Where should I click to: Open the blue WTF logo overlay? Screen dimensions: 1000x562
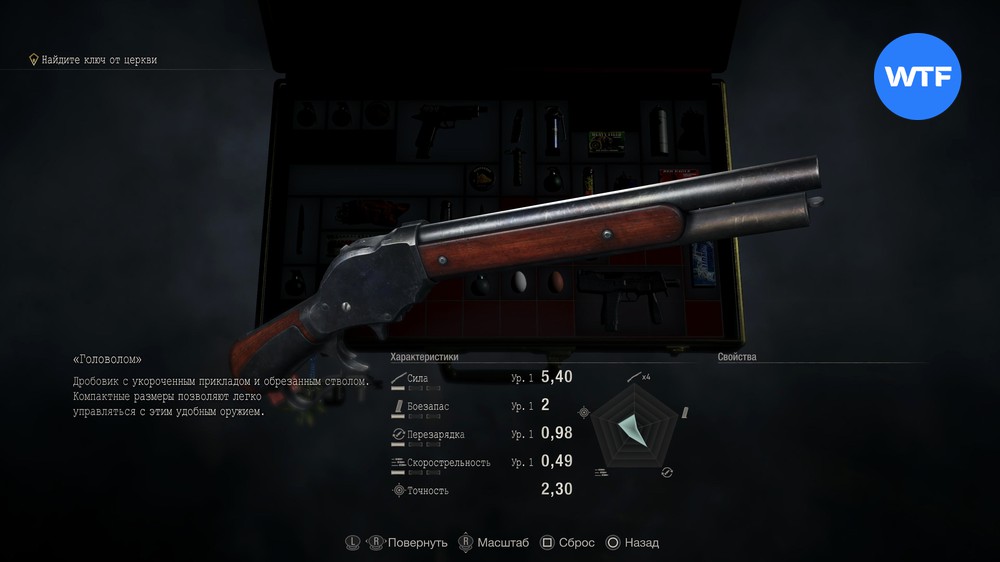pos(917,77)
